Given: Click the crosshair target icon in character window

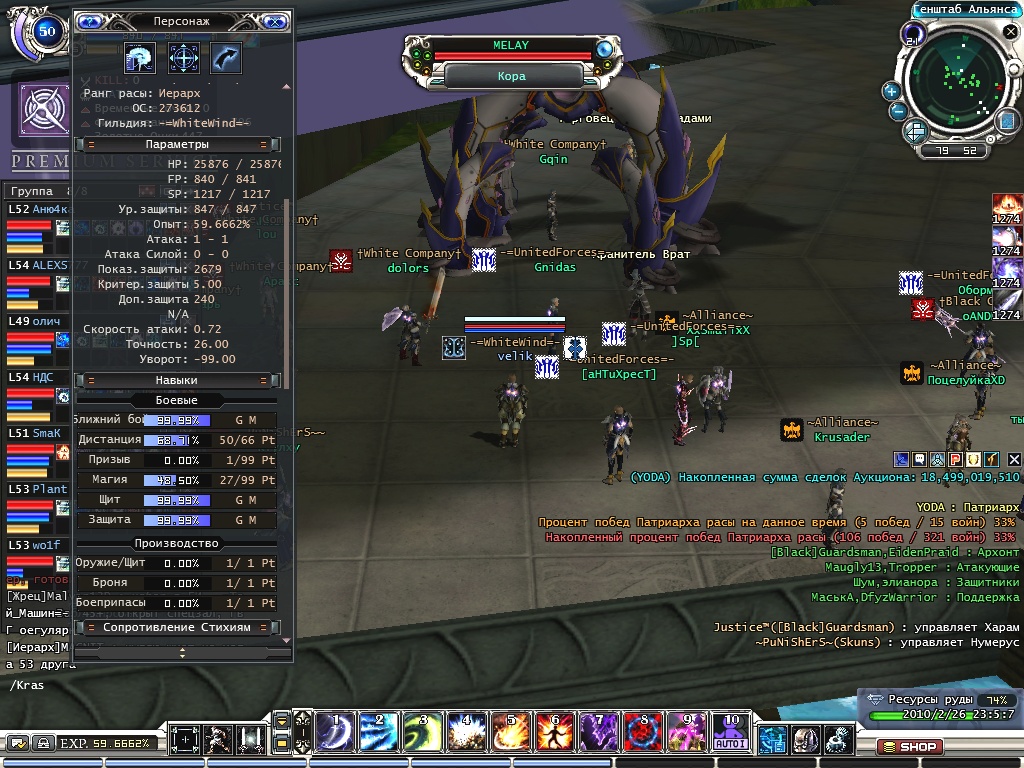Looking at the screenshot, I should [x=183, y=57].
